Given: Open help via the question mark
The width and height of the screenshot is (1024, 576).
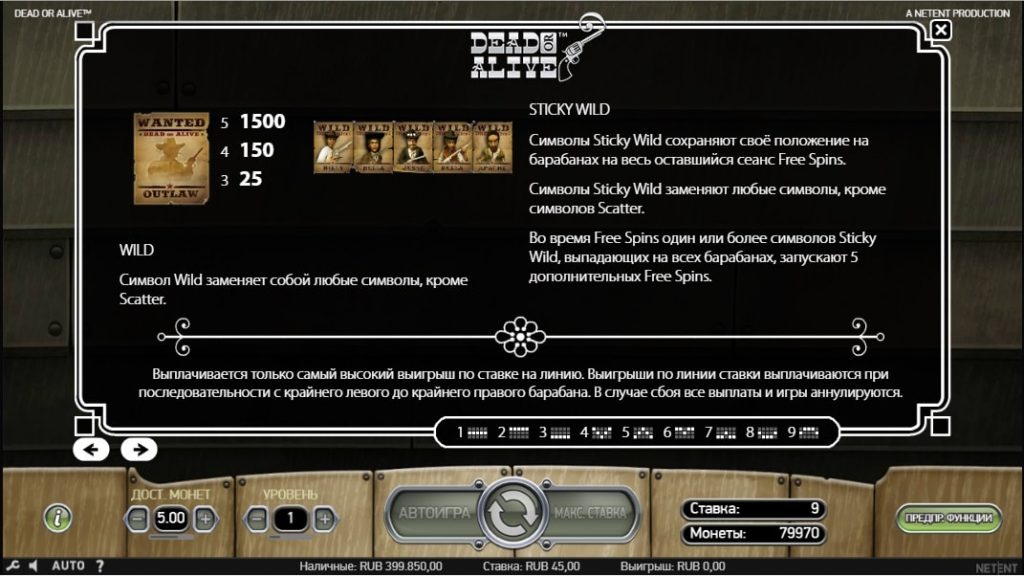Looking at the screenshot, I should 99,566.
